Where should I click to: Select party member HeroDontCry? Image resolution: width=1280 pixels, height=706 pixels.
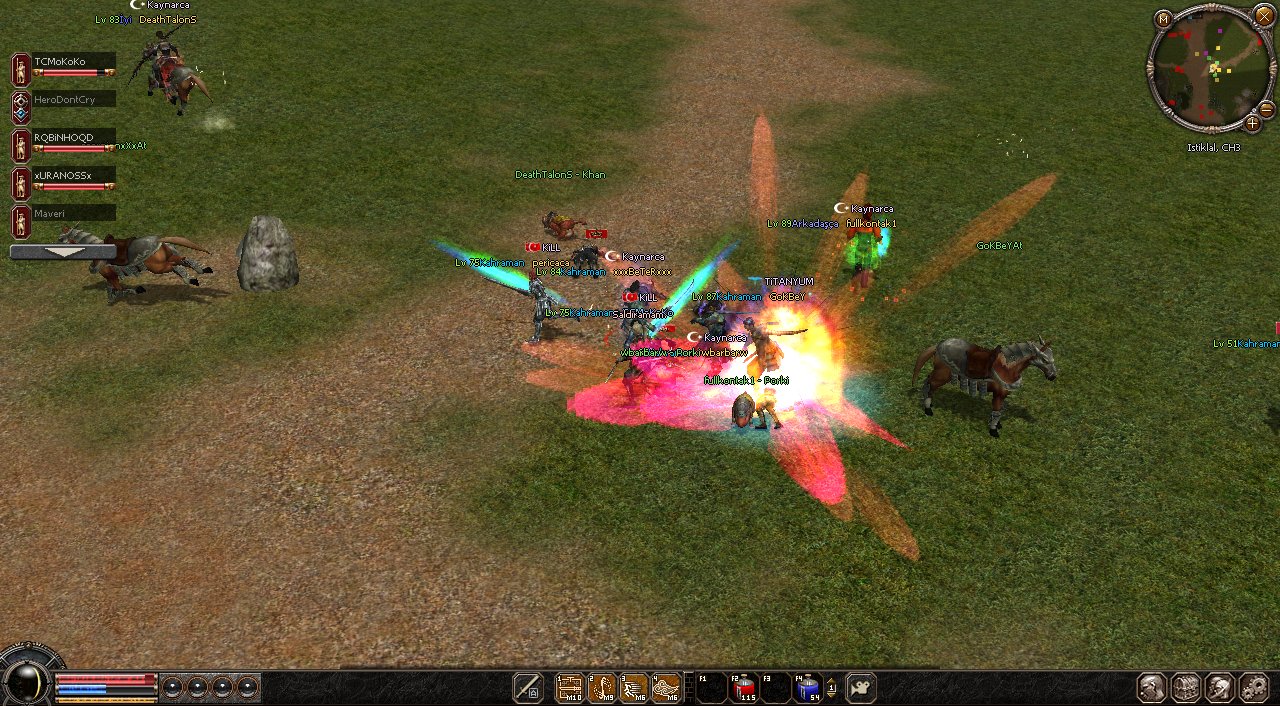[72, 100]
